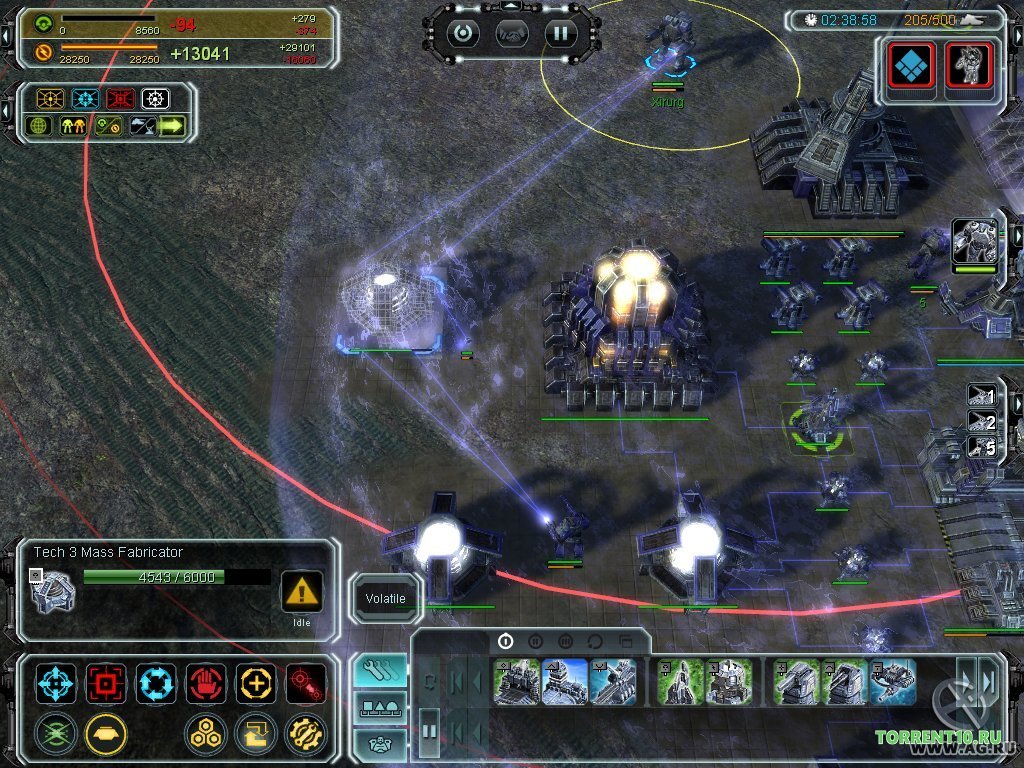Open the diplomacy handshake button
The image size is (1024, 768).
click(x=511, y=33)
